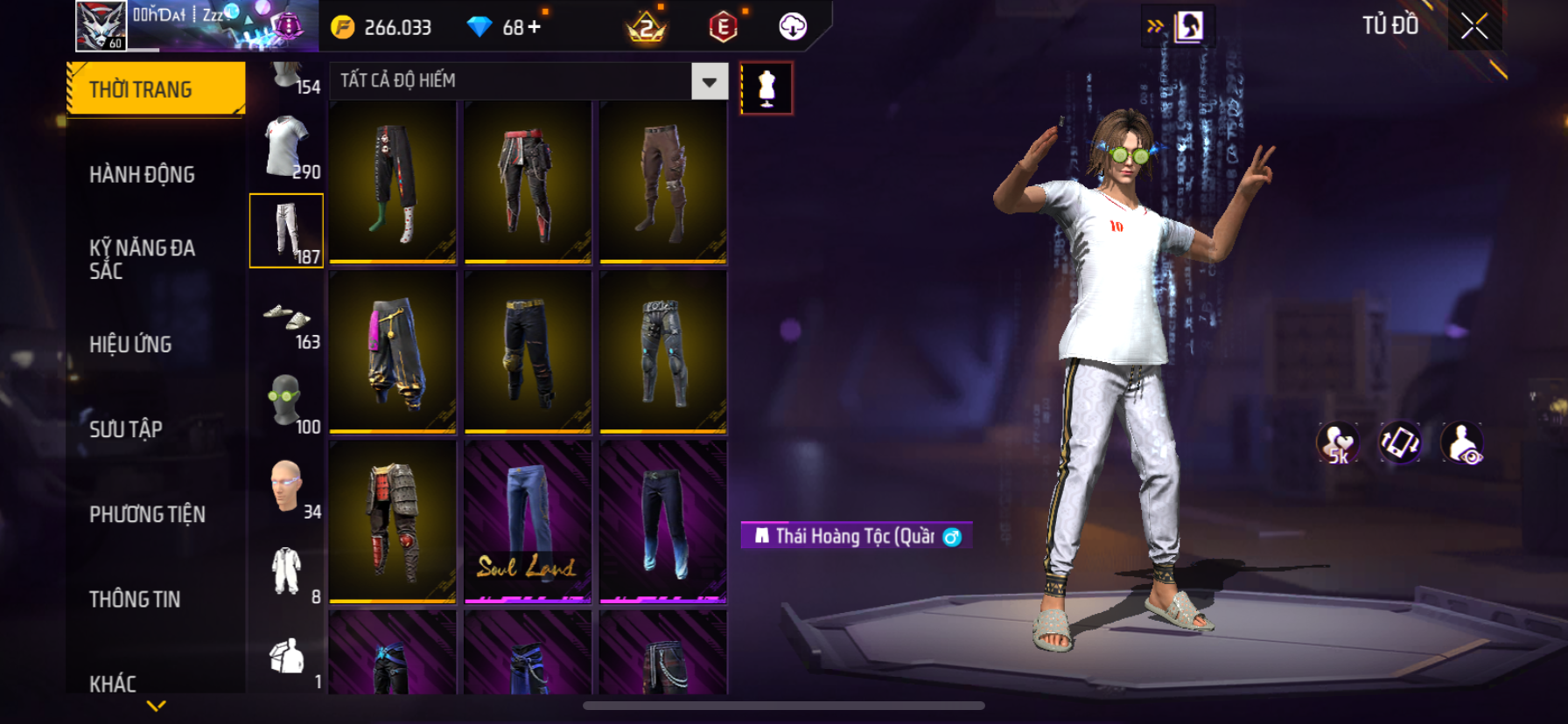Select the Kỹ Năng Đa Sắc menu
This screenshot has width=1568, height=724.
tap(142, 259)
